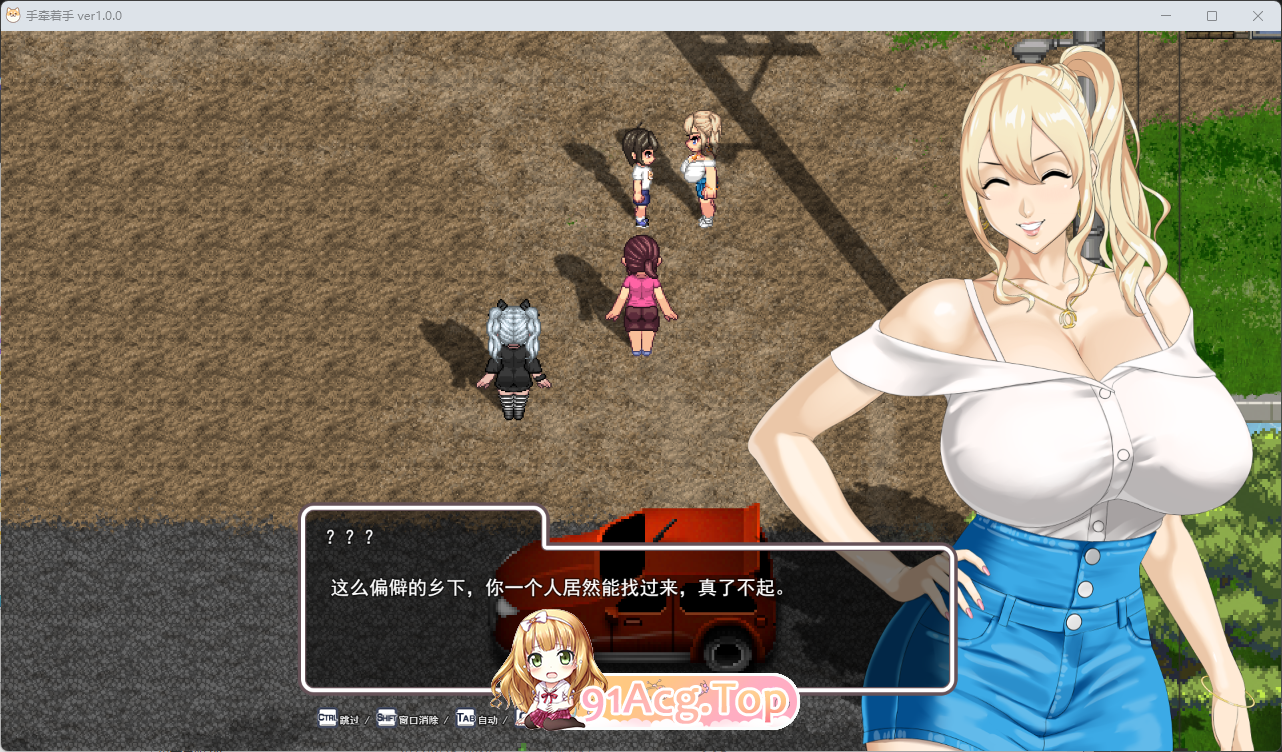
Task: Maximize the game window
Action: (x=1211, y=15)
